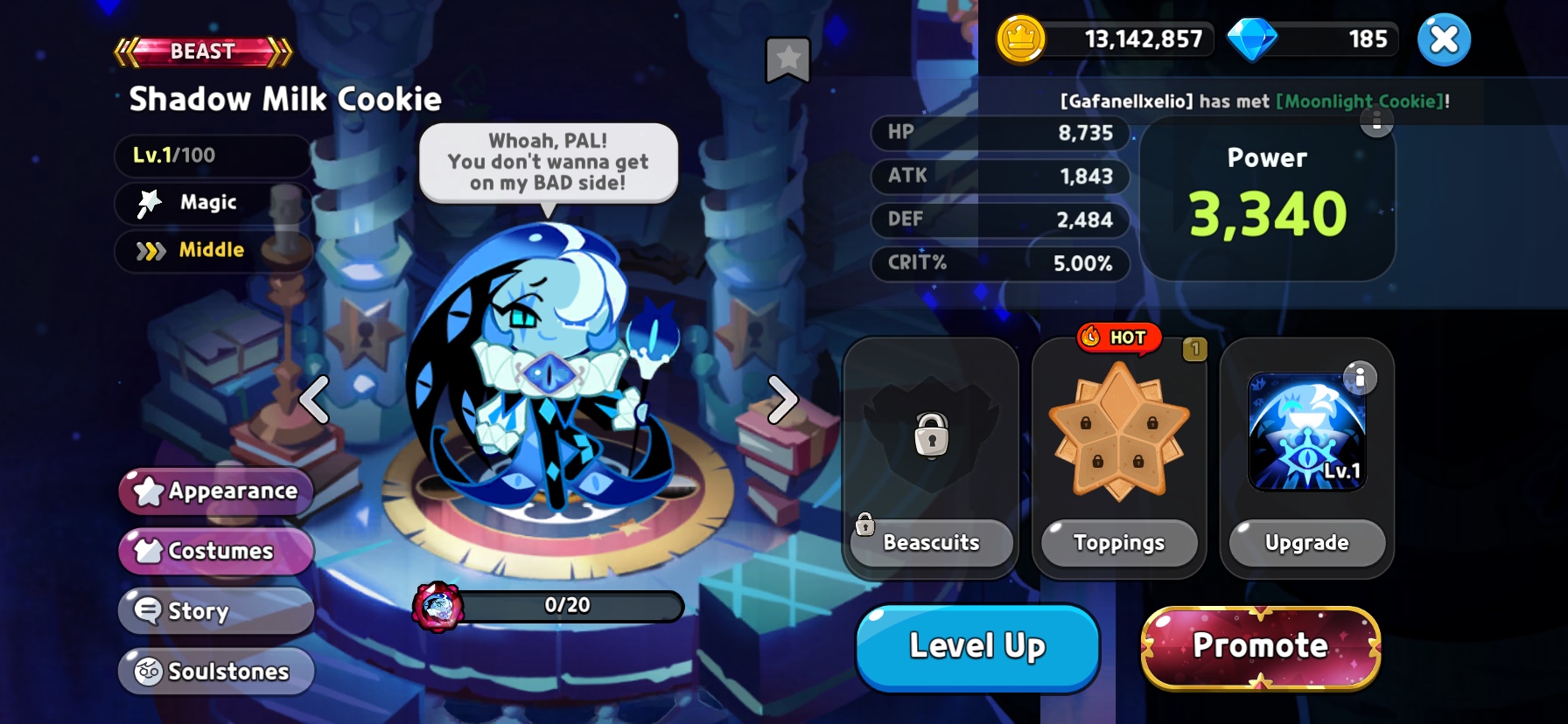Promote Shadow Milk Cookie
This screenshot has height=724, width=1568.
click(x=1261, y=647)
